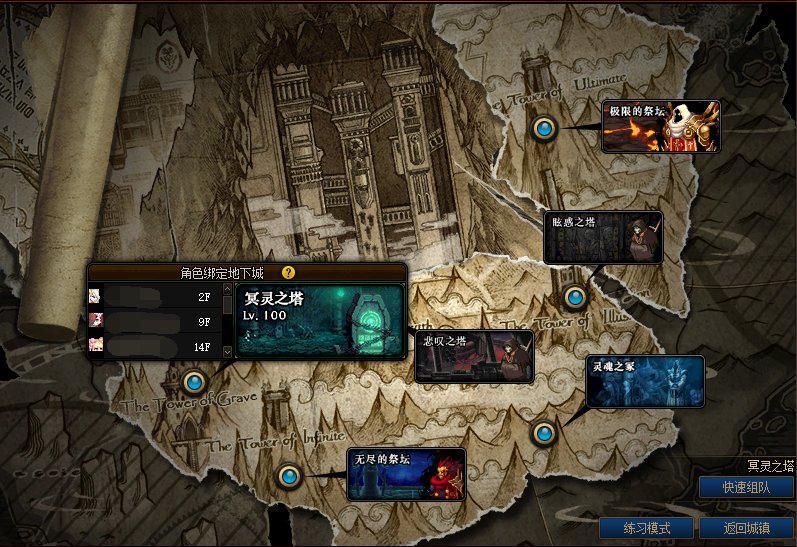Select the character row at floor 14F
797x547 pixels.
pyautogui.click(x=154, y=346)
